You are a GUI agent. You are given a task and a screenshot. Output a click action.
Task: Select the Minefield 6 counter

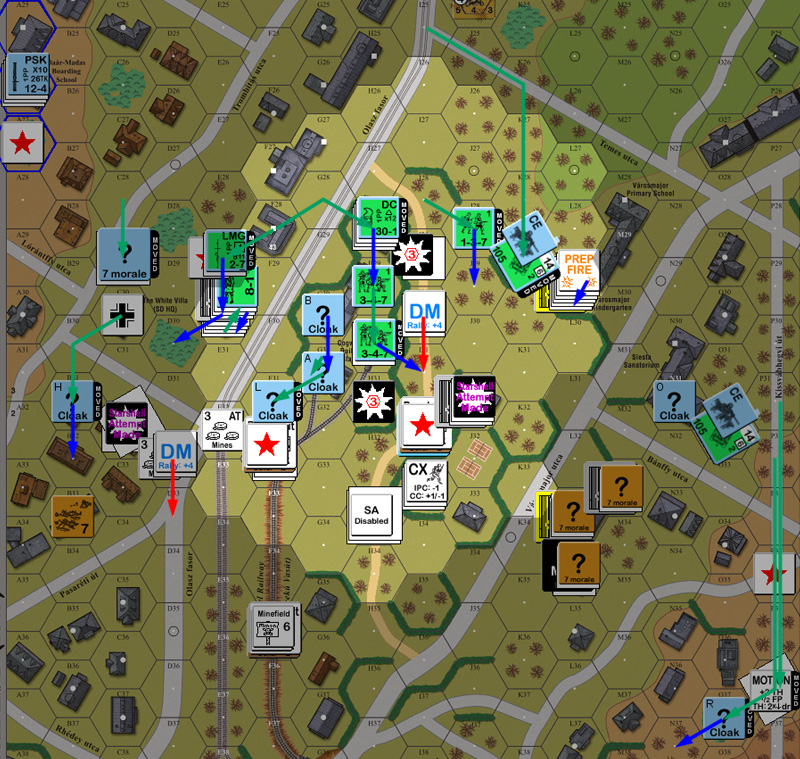pos(273,628)
